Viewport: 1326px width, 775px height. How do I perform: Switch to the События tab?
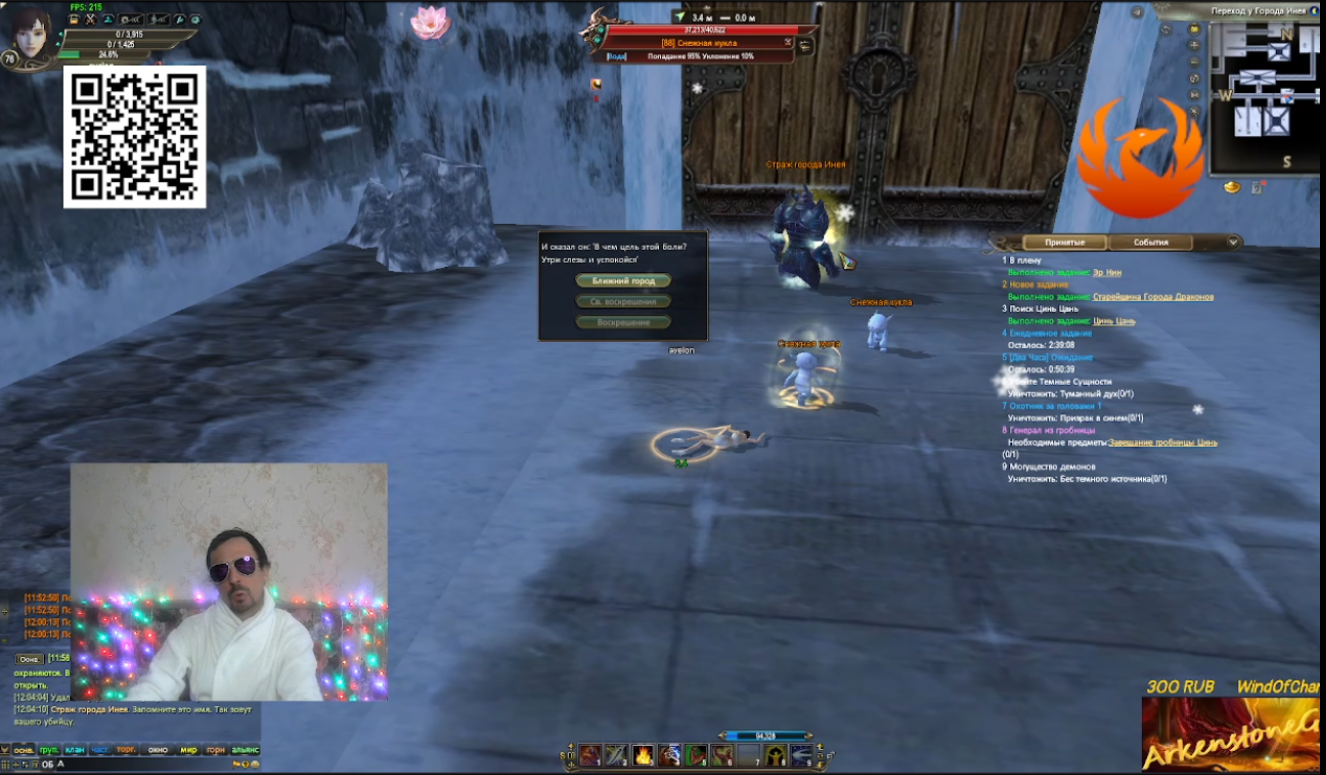pyautogui.click(x=1152, y=240)
